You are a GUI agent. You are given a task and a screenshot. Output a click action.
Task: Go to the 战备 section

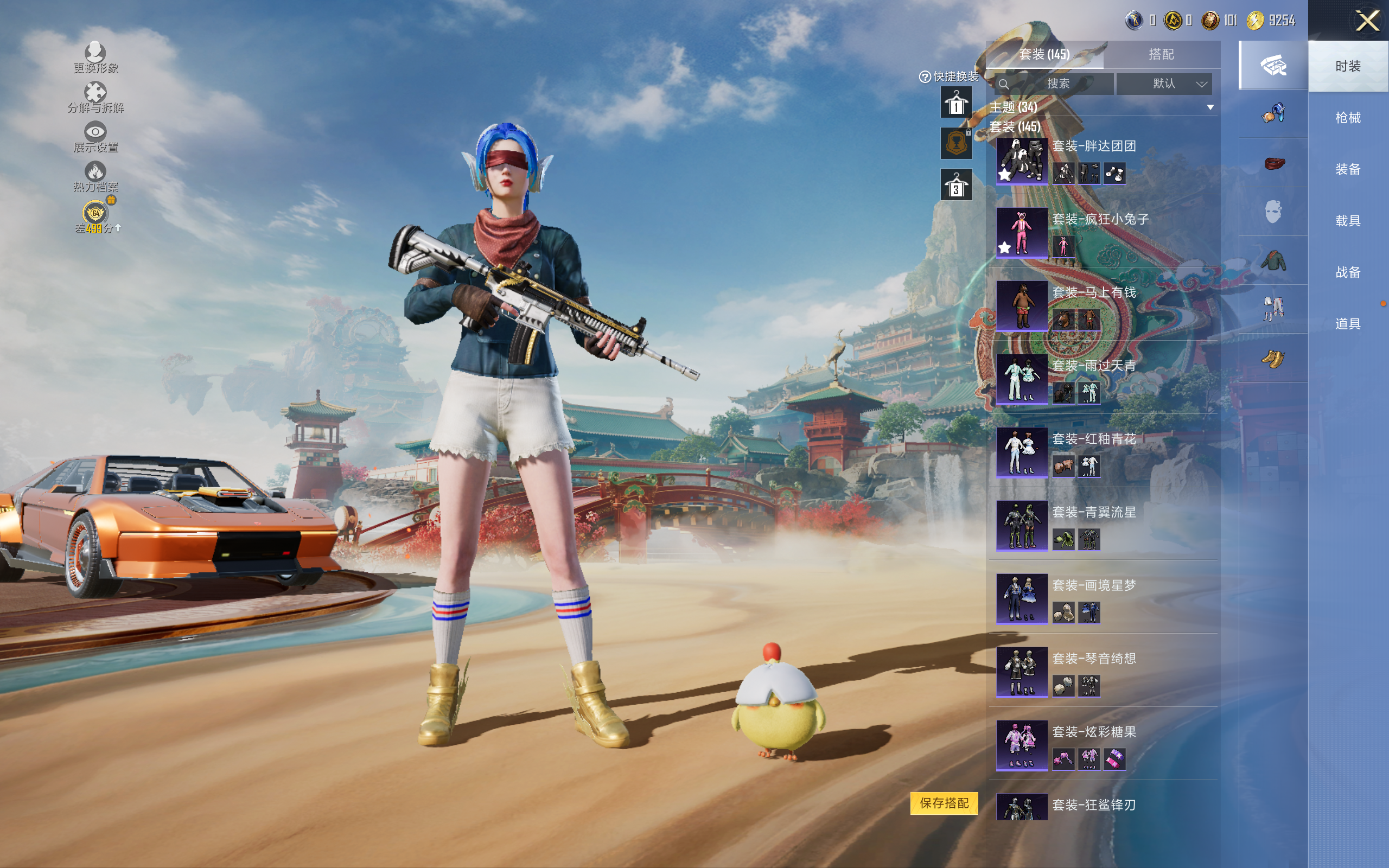[1347, 272]
